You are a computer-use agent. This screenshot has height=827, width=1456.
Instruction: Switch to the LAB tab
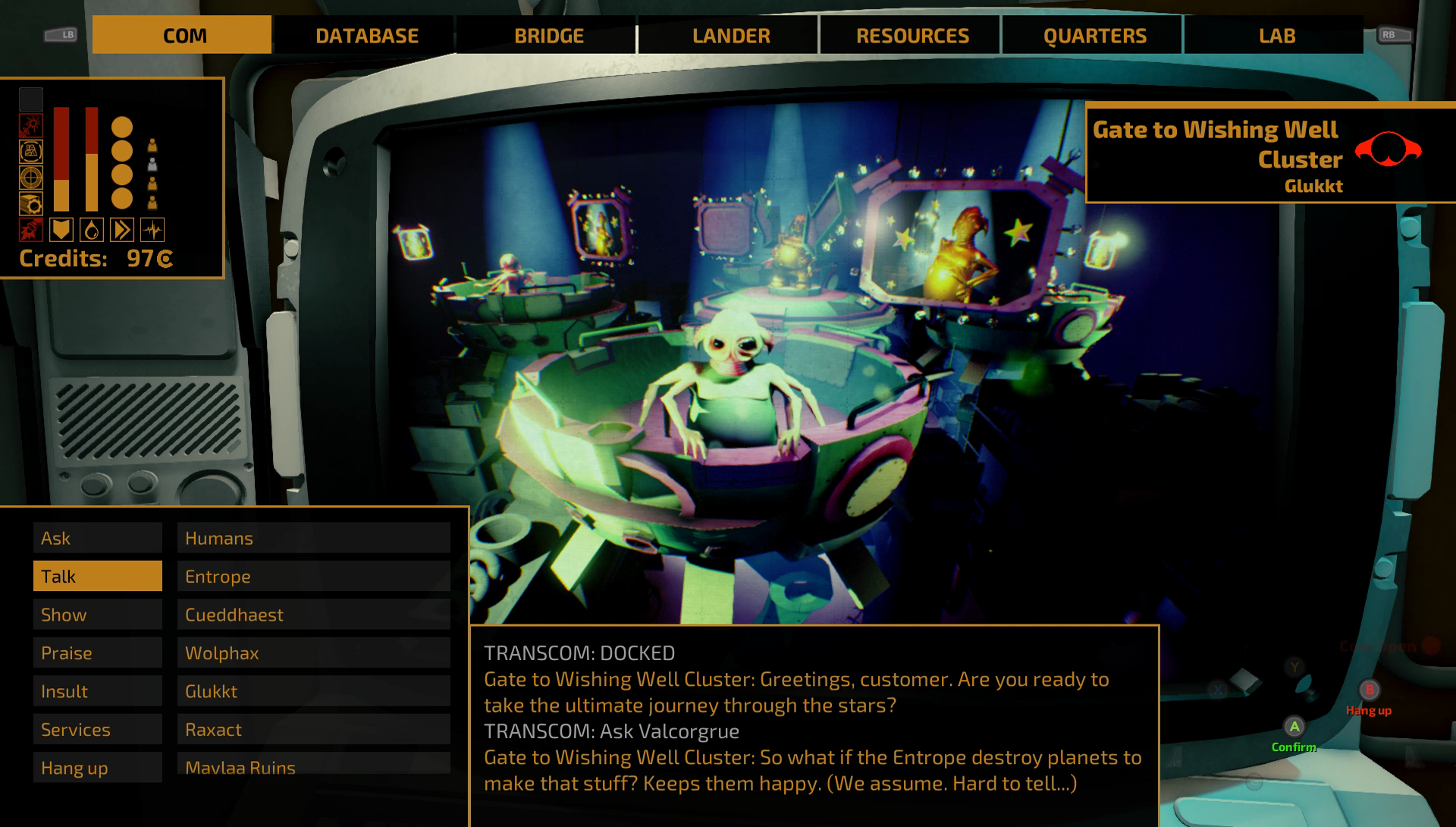(x=1276, y=36)
